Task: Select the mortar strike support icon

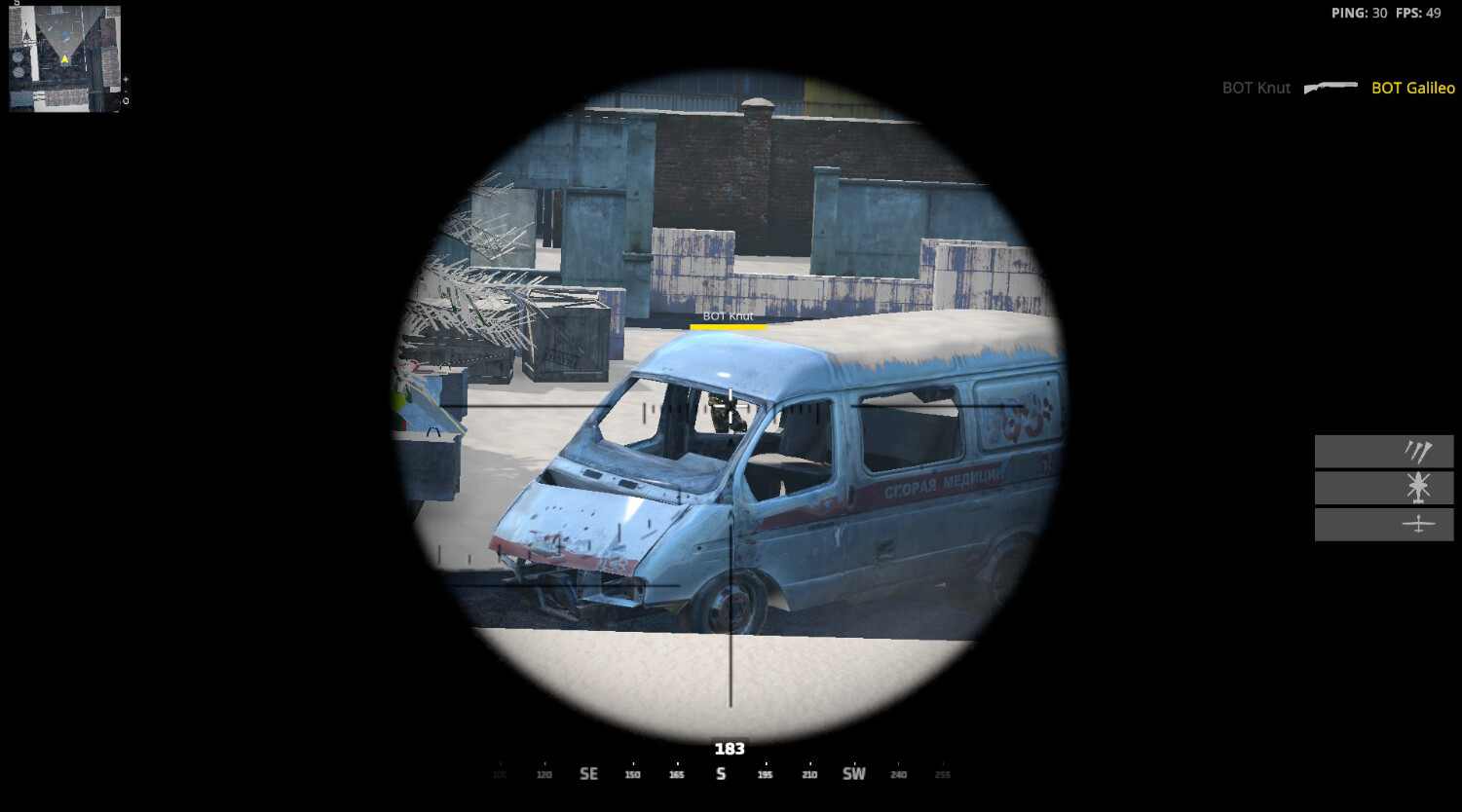Action: (1418, 451)
